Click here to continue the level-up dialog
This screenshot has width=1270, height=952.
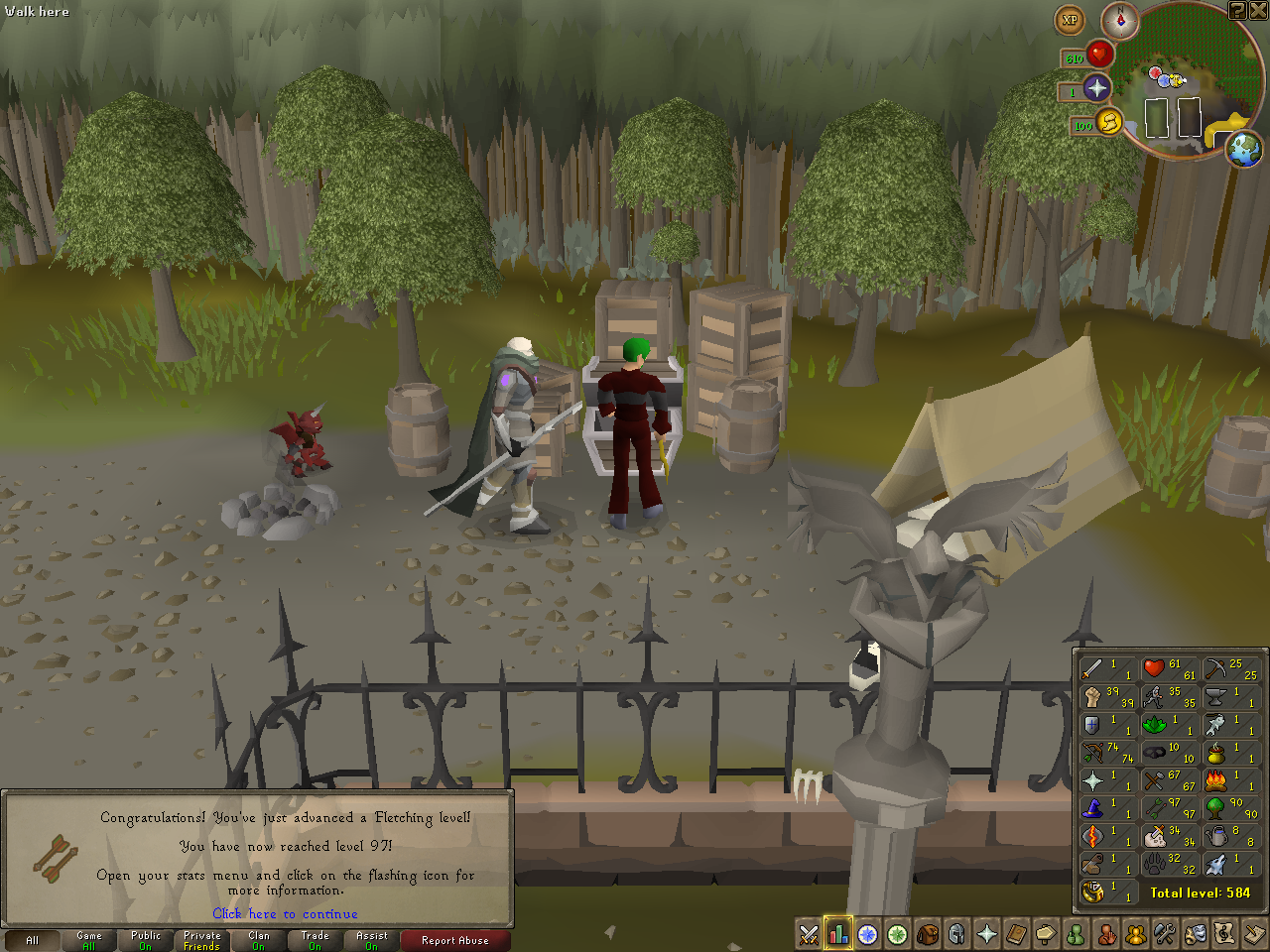coord(285,914)
